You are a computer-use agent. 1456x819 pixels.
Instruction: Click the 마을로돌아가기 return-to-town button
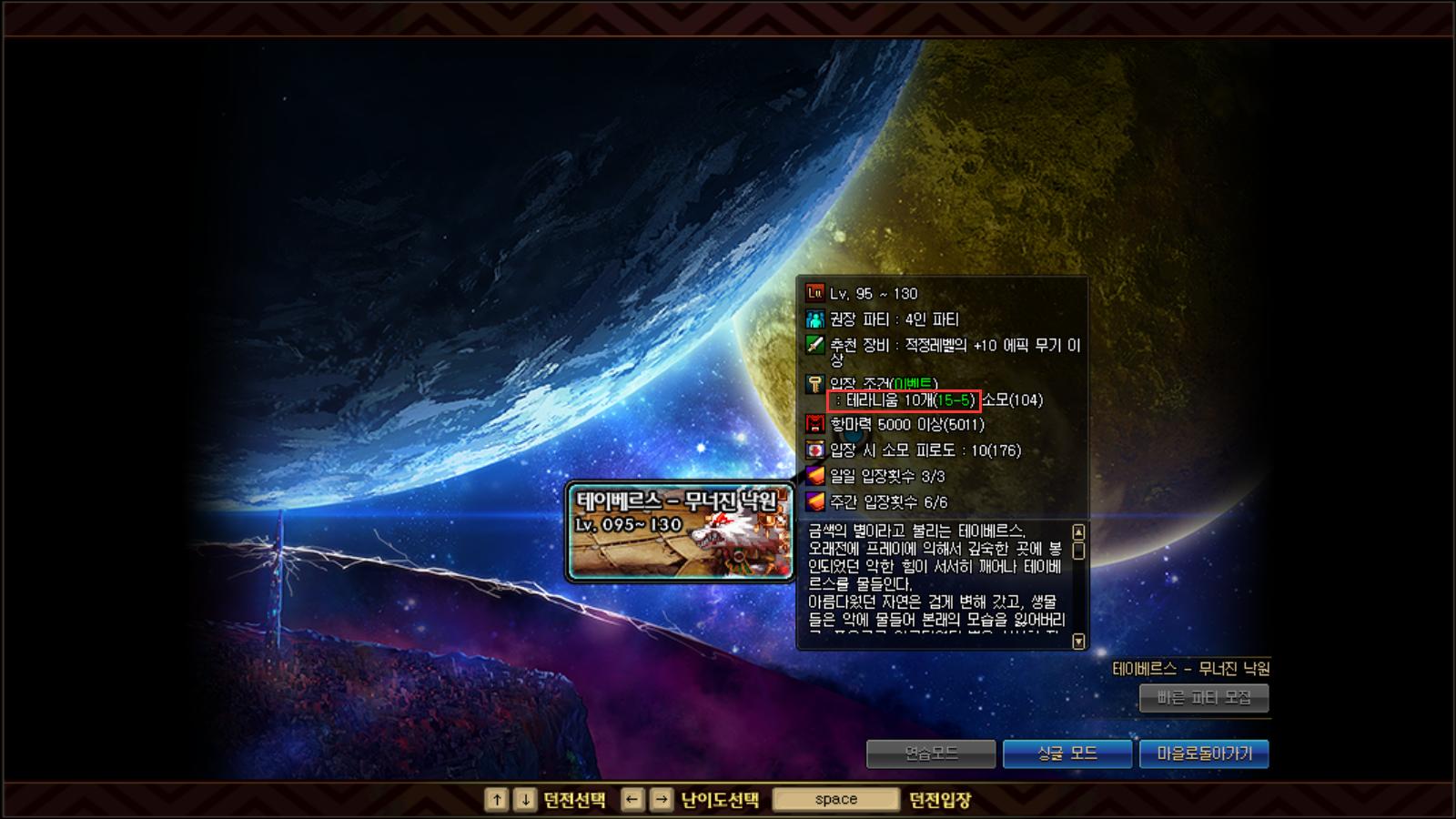pyautogui.click(x=1204, y=753)
